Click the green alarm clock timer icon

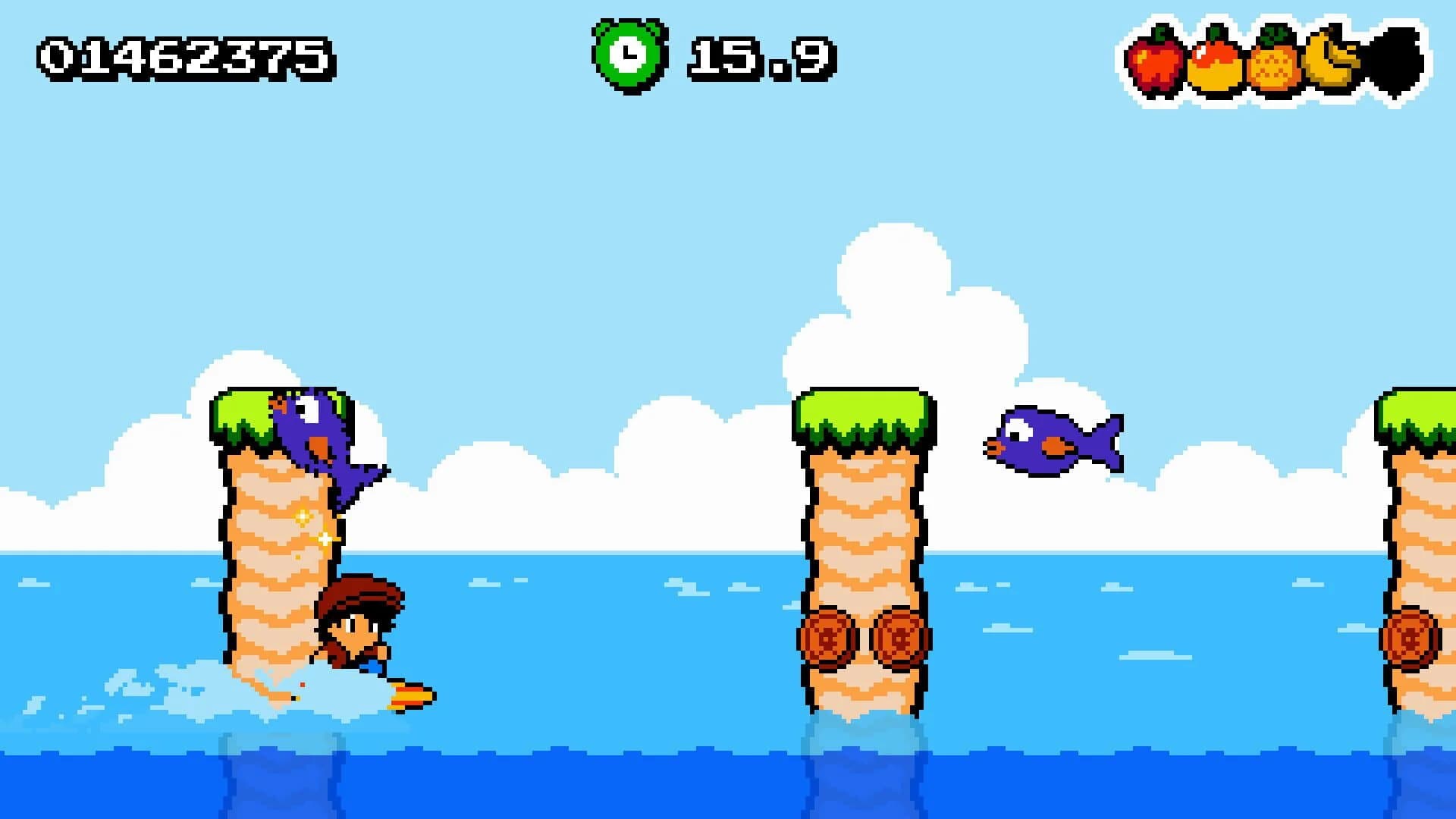coord(629,56)
